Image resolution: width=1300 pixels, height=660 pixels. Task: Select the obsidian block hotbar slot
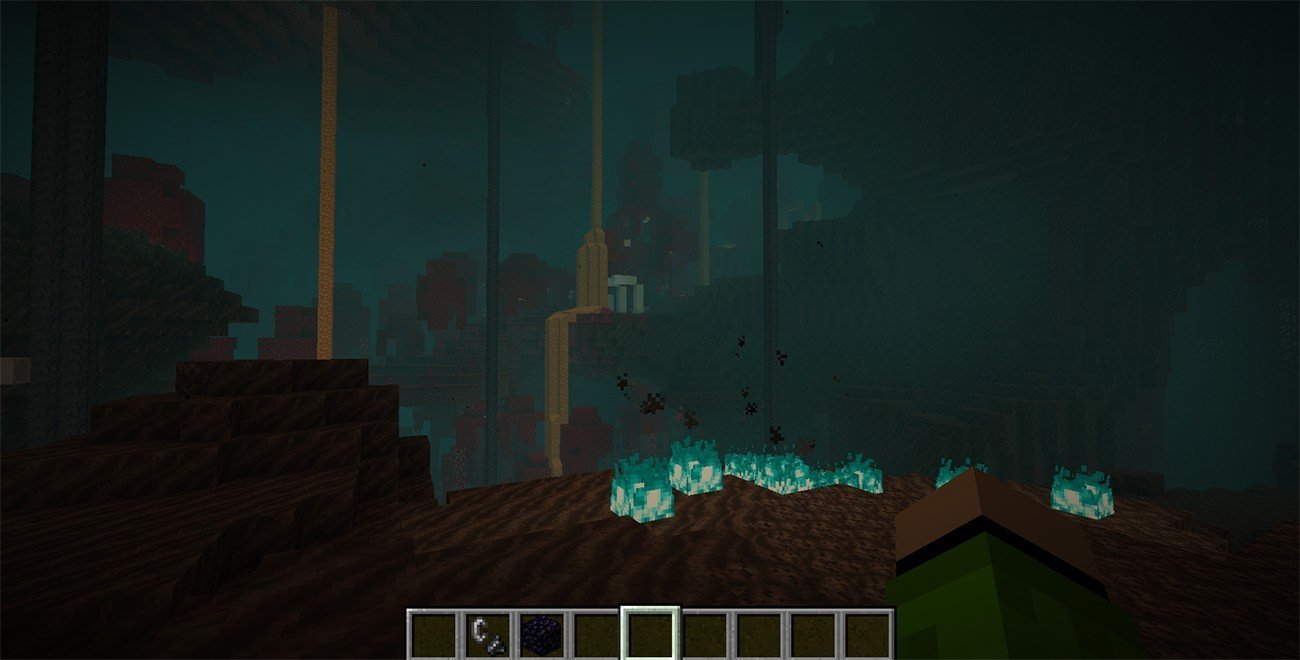pyautogui.click(x=541, y=634)
